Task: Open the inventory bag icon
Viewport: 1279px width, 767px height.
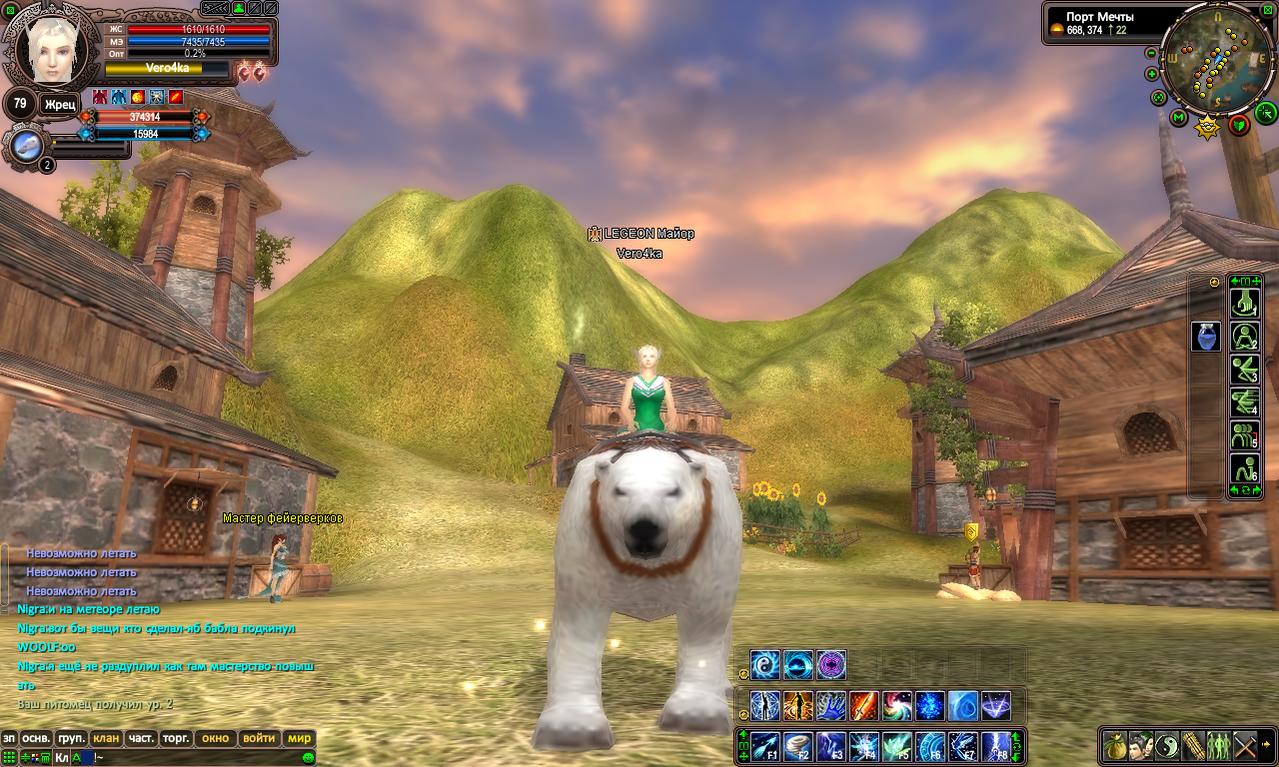Action: pos(1114,746)
